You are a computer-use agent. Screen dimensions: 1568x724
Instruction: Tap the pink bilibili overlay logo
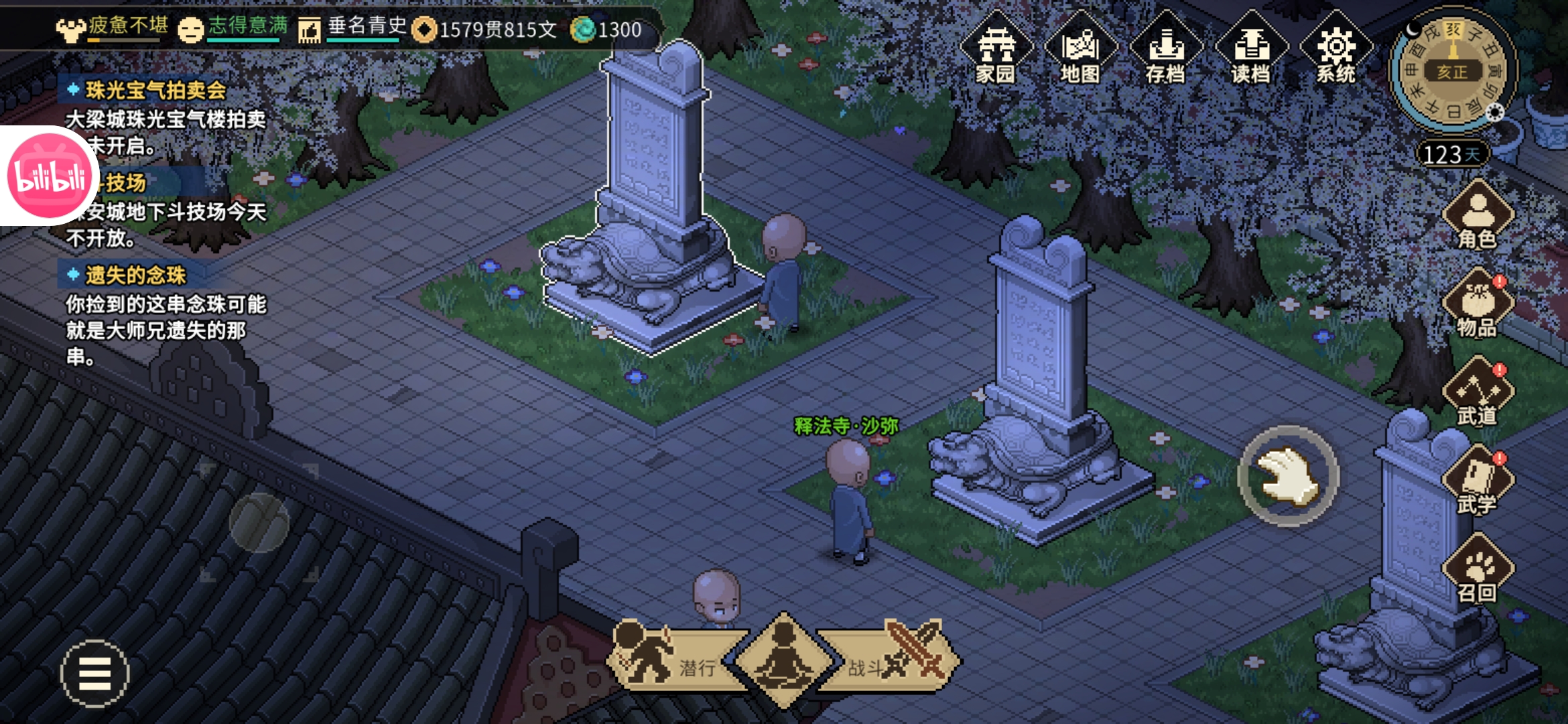[48, 176]
